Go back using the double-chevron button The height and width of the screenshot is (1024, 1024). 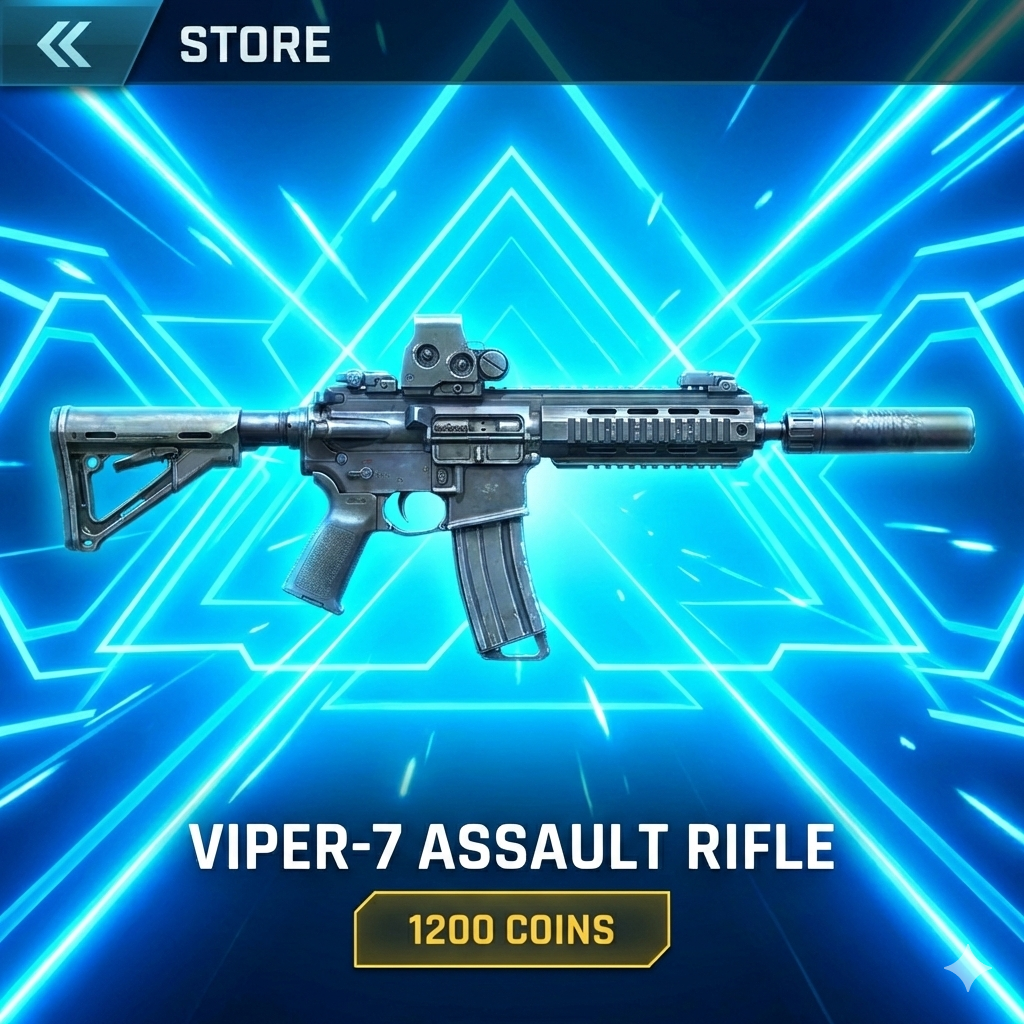[x=64, y=43]
